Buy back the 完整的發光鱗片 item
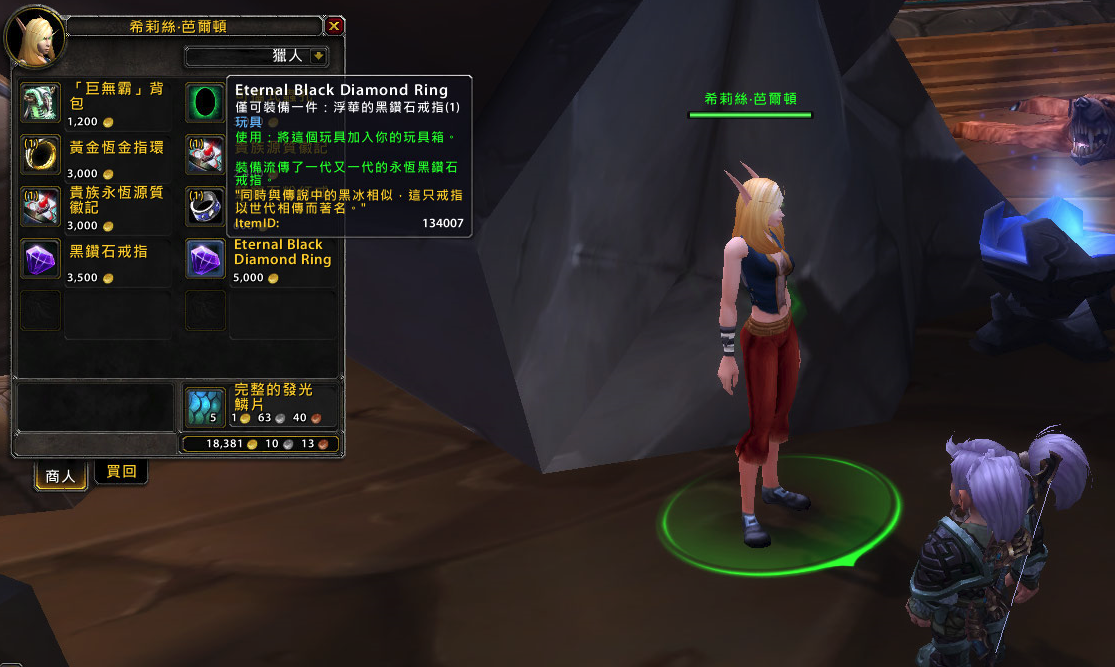This screenshot has height=667, width=1115. (x=206, y=406)
